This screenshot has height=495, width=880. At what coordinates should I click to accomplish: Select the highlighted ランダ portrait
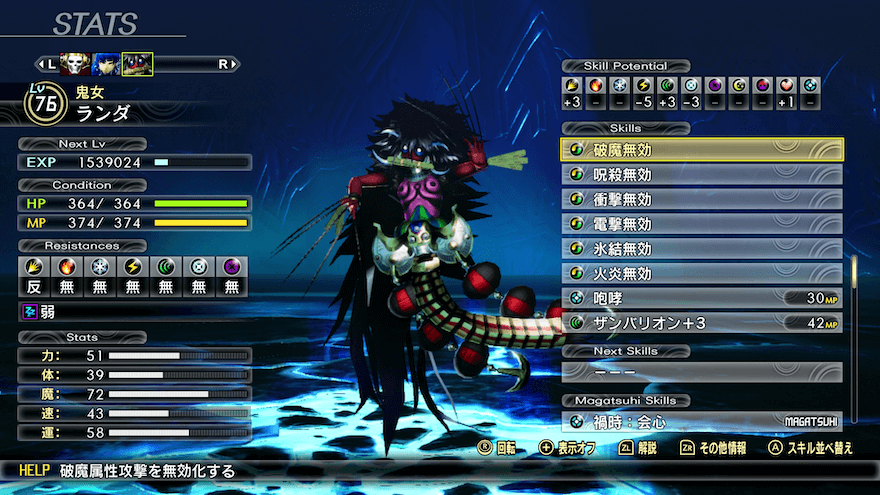[x=137, y=64]
